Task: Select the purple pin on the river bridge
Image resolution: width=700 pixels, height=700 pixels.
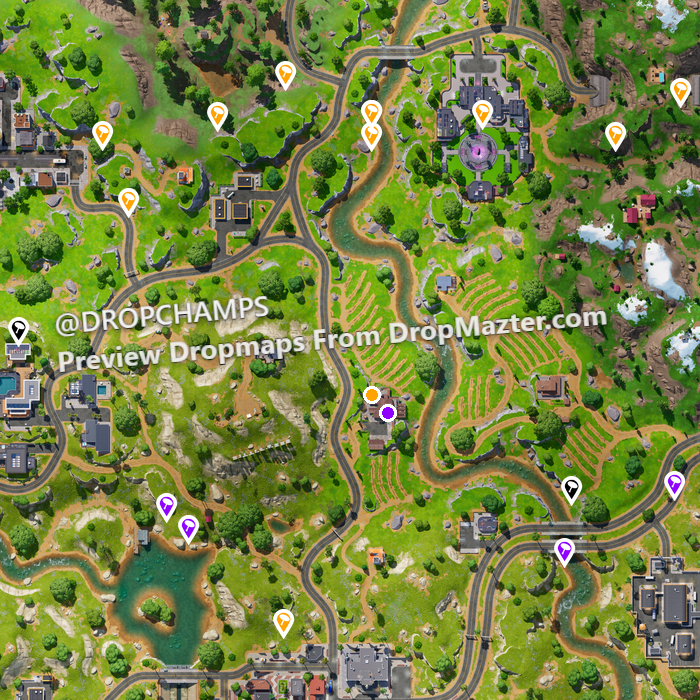Action: pyautogui.click(x=565, y=550)
